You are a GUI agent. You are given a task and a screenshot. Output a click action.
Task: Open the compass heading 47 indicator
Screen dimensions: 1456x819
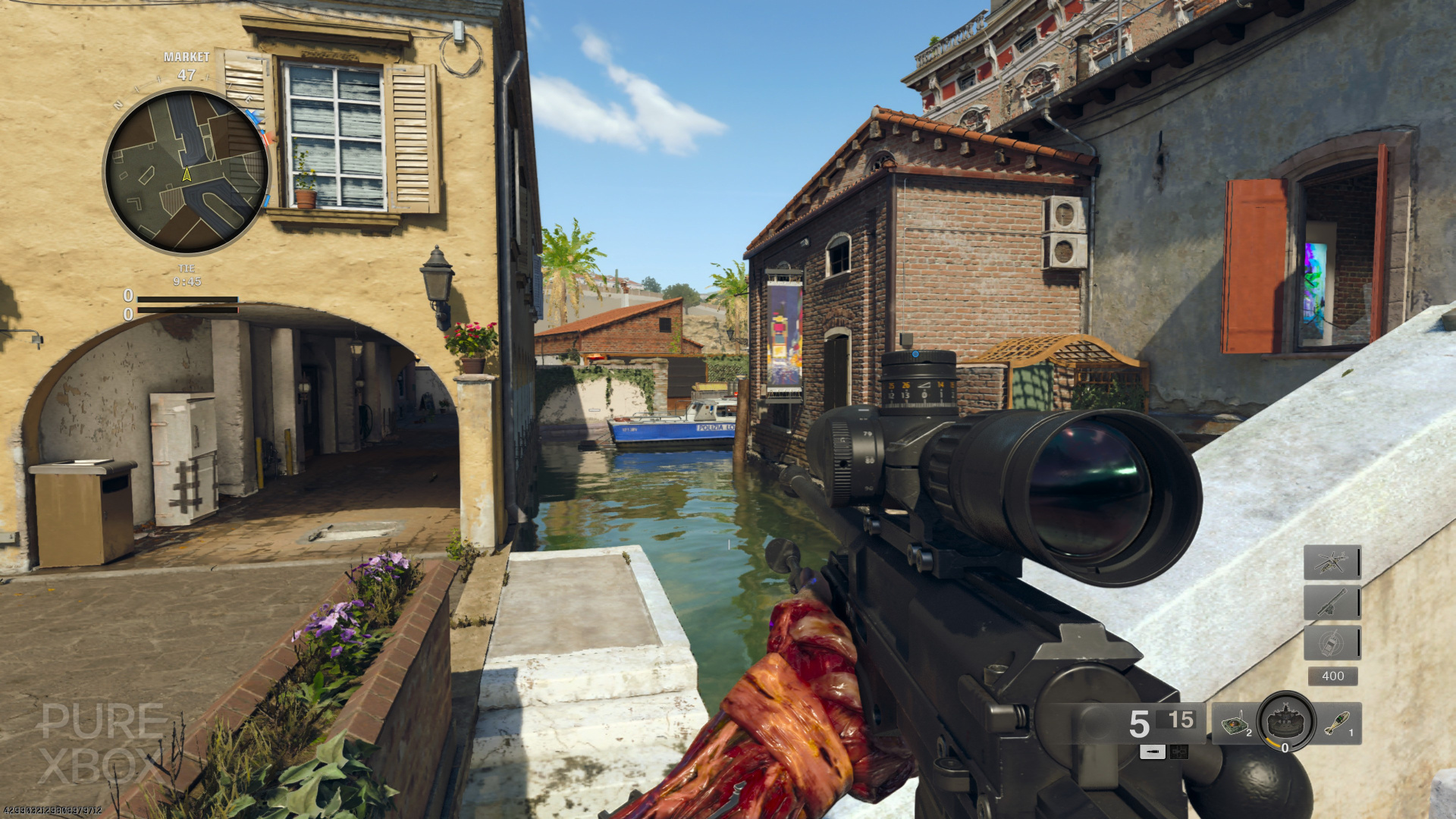[186, 74]
